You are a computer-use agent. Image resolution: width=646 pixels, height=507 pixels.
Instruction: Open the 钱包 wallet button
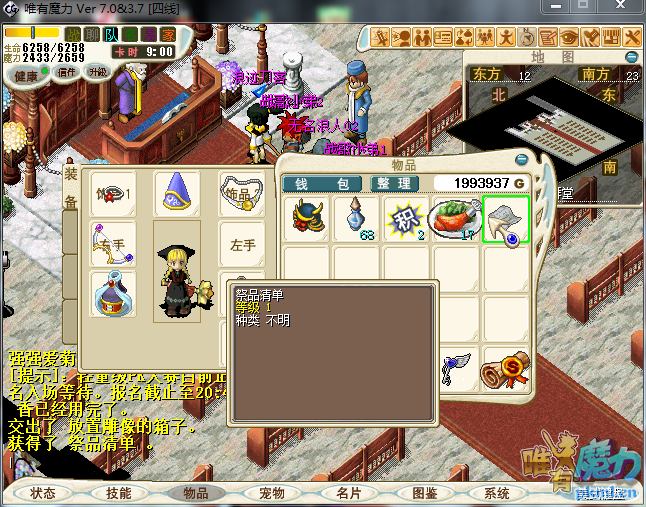(323, 184)
